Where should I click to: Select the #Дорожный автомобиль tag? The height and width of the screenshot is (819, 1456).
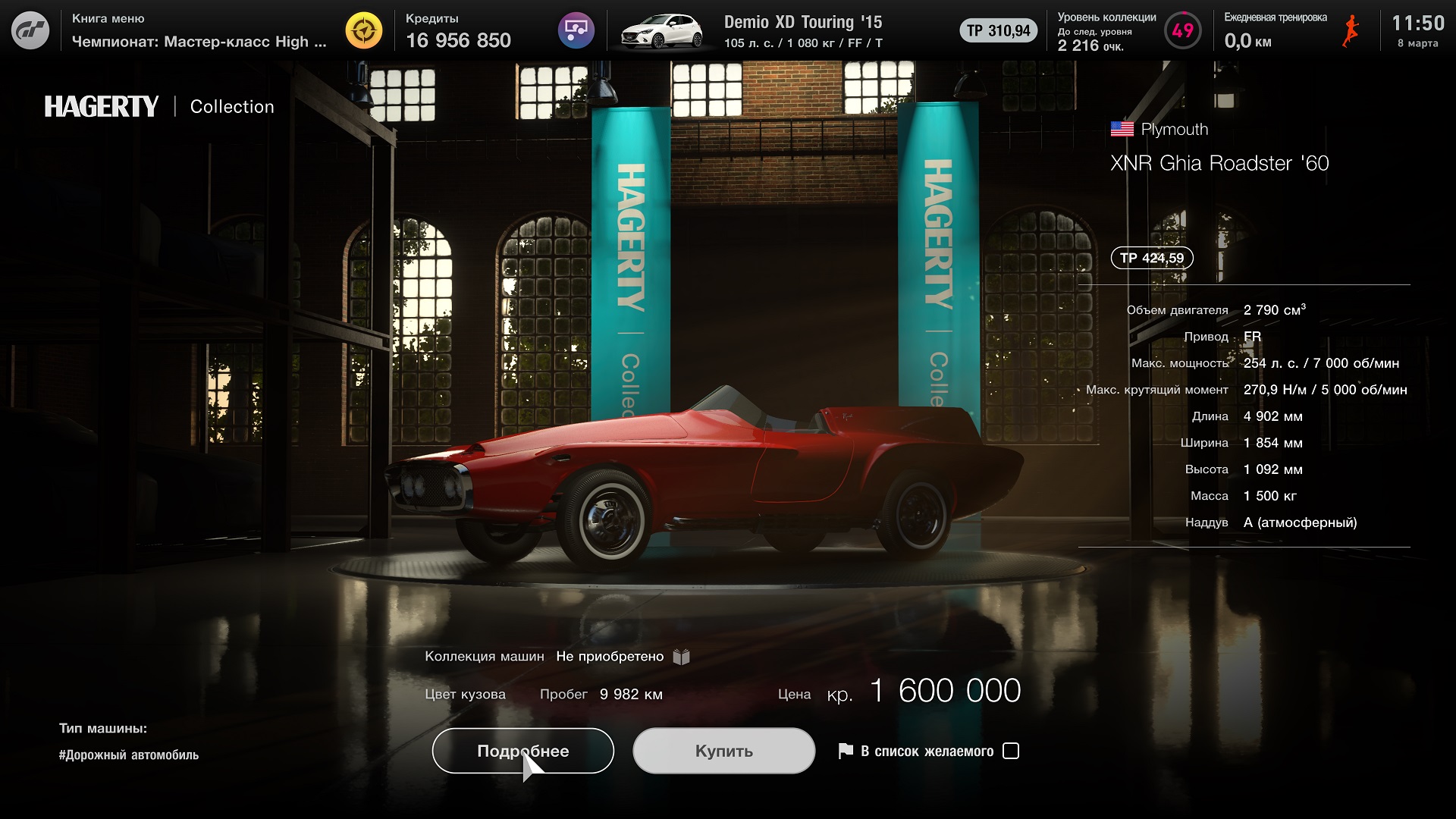[x=129, y=755]
